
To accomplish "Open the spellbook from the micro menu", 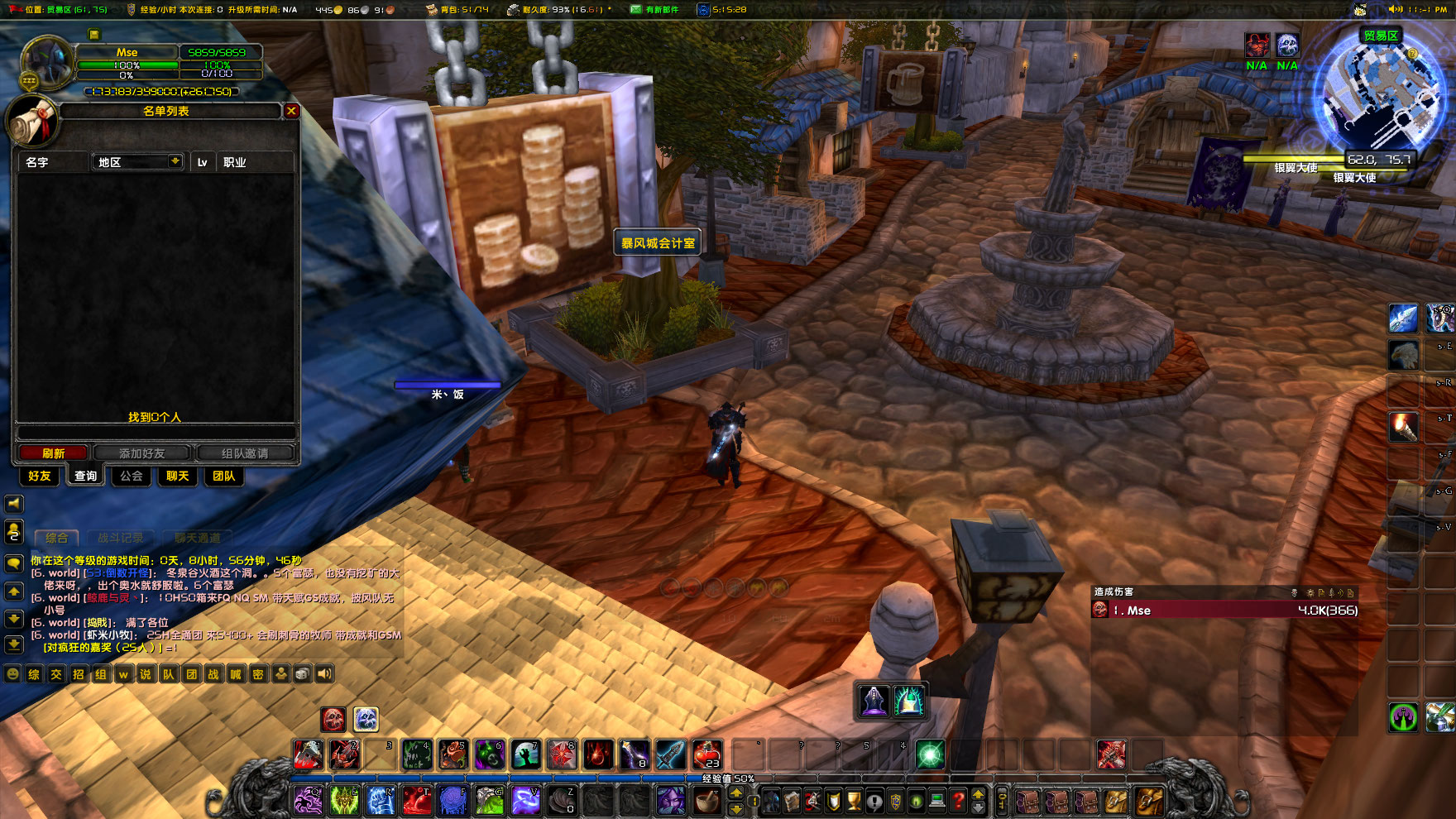I will [x=792, y=800].
